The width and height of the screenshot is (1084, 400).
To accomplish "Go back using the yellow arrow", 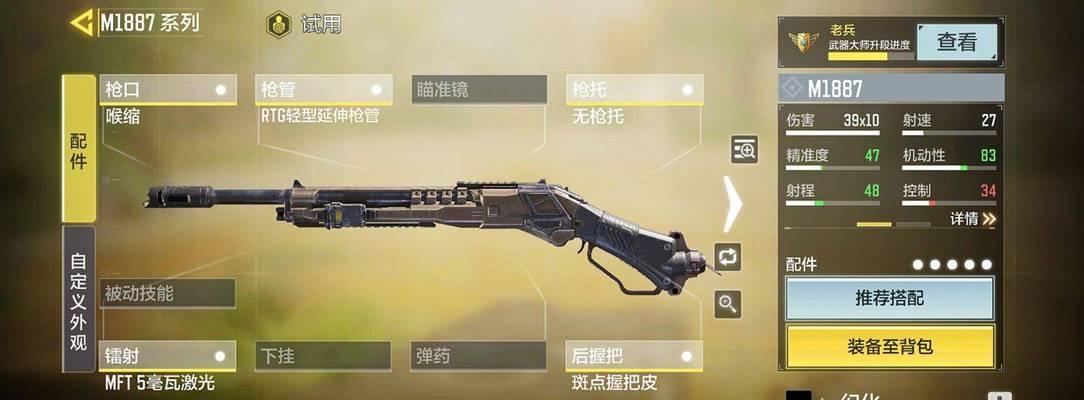I will [x=83, y=22].
